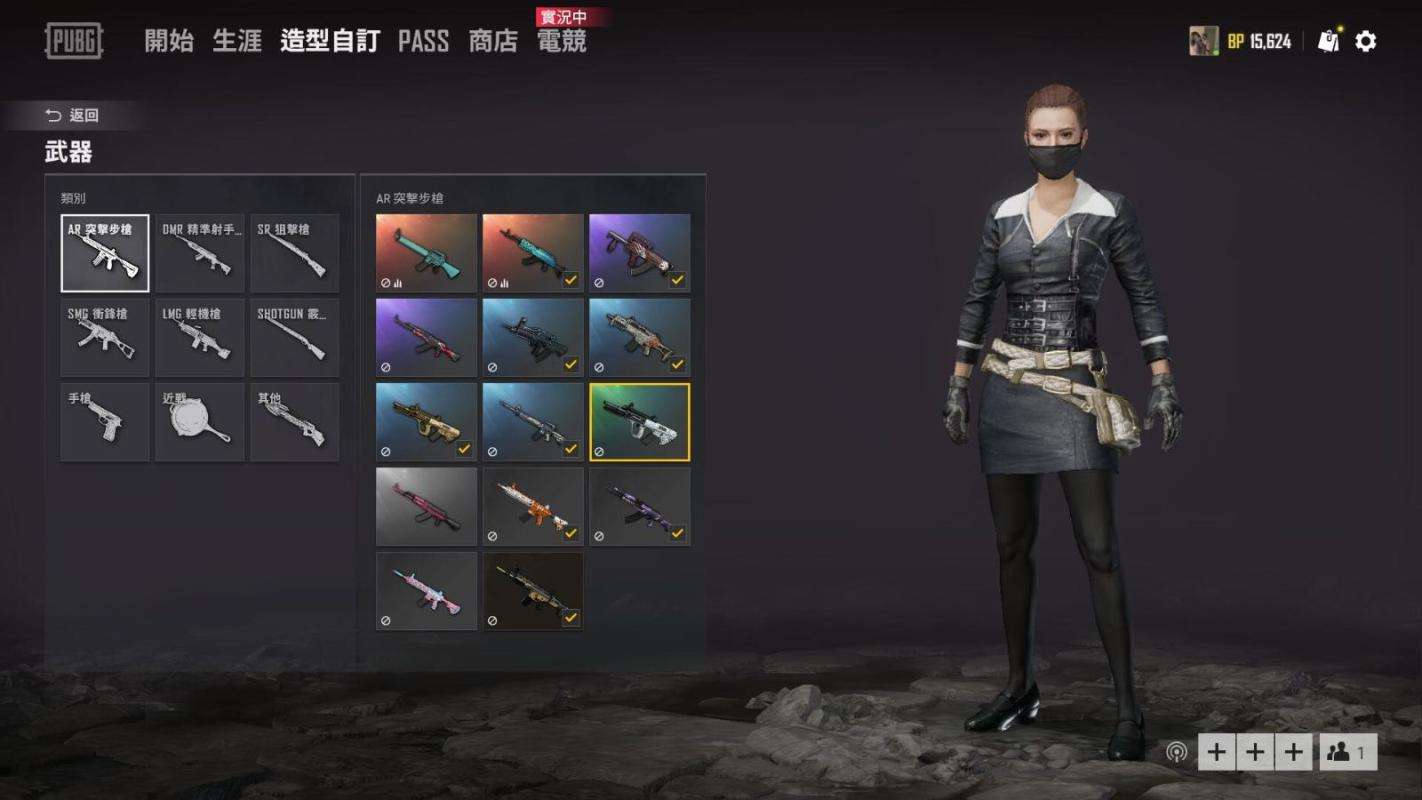Viewport: 1422px width, 800px height.
Task: Open the 開始 (Start) menu tab
Action: tap(169, 41)
